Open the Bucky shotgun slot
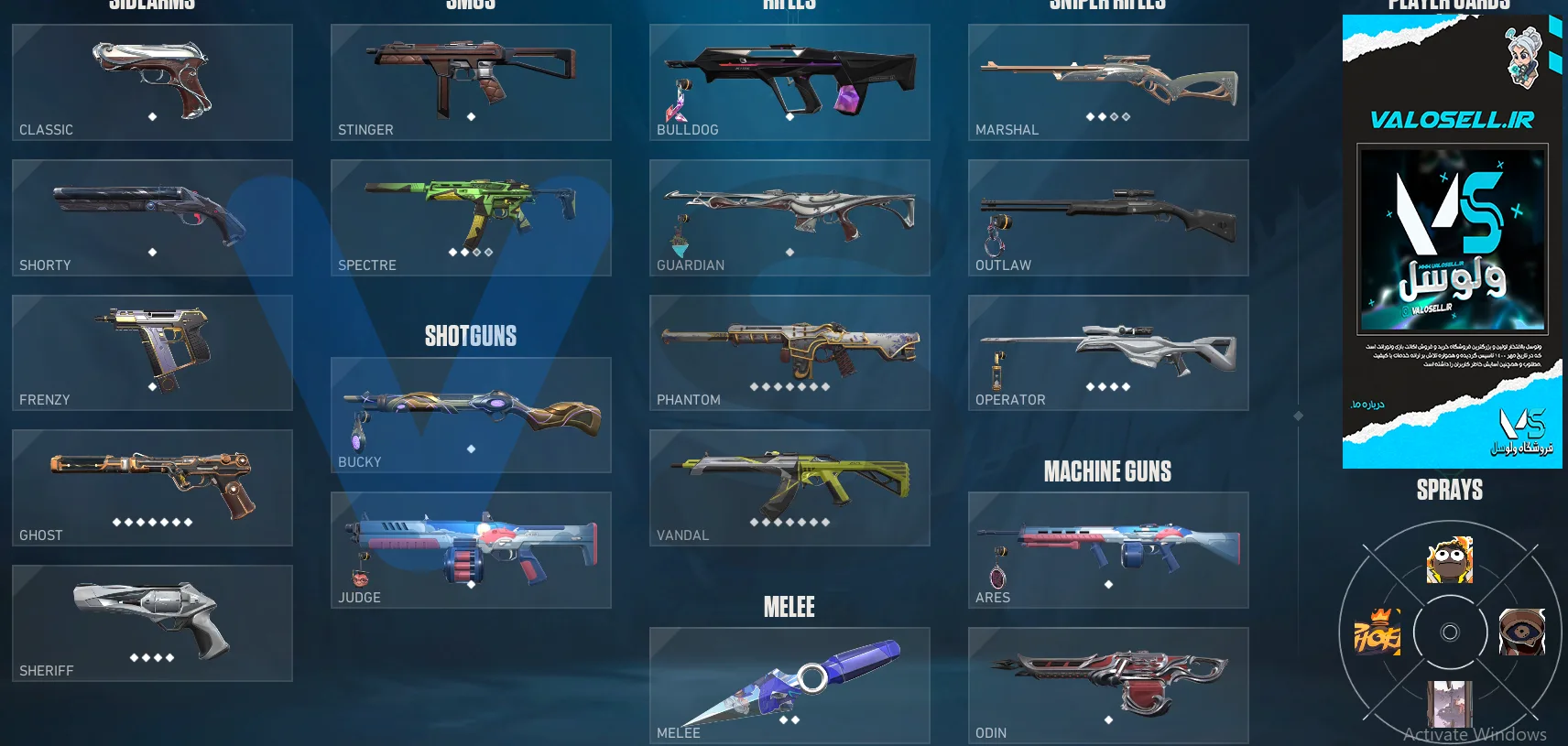The image size is (1568, 746). [471, 415]
